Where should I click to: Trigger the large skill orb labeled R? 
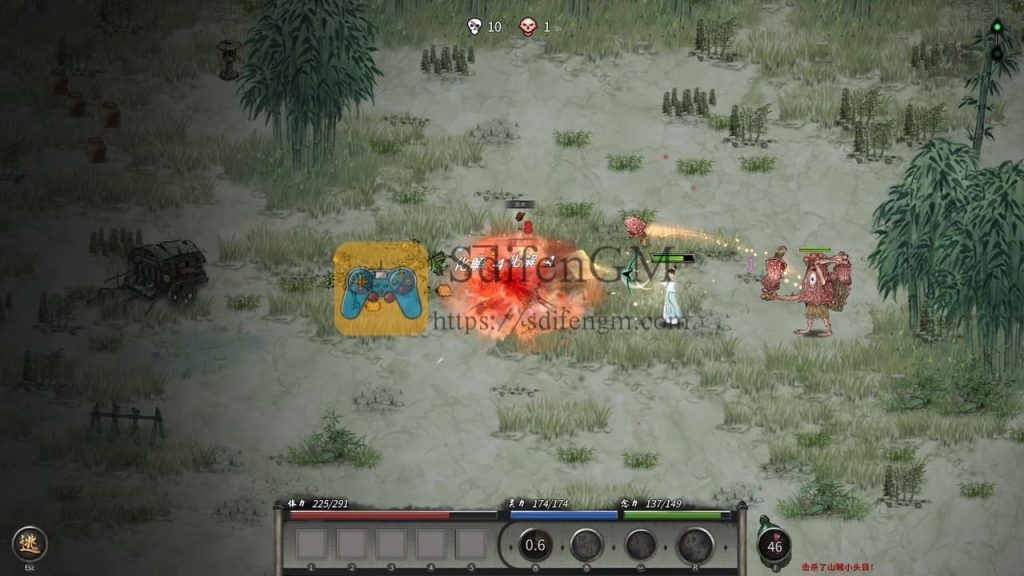(x=694, y=545)
